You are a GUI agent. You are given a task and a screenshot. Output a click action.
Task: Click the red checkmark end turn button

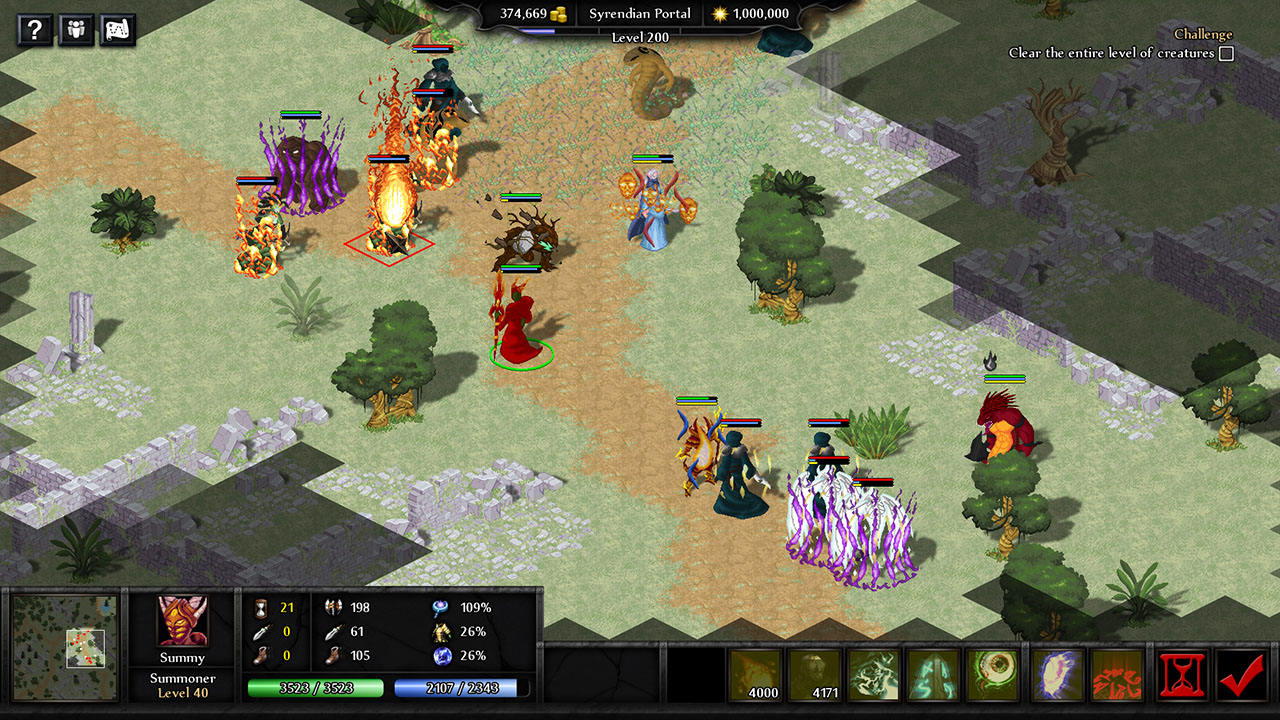click(1243, 675)
